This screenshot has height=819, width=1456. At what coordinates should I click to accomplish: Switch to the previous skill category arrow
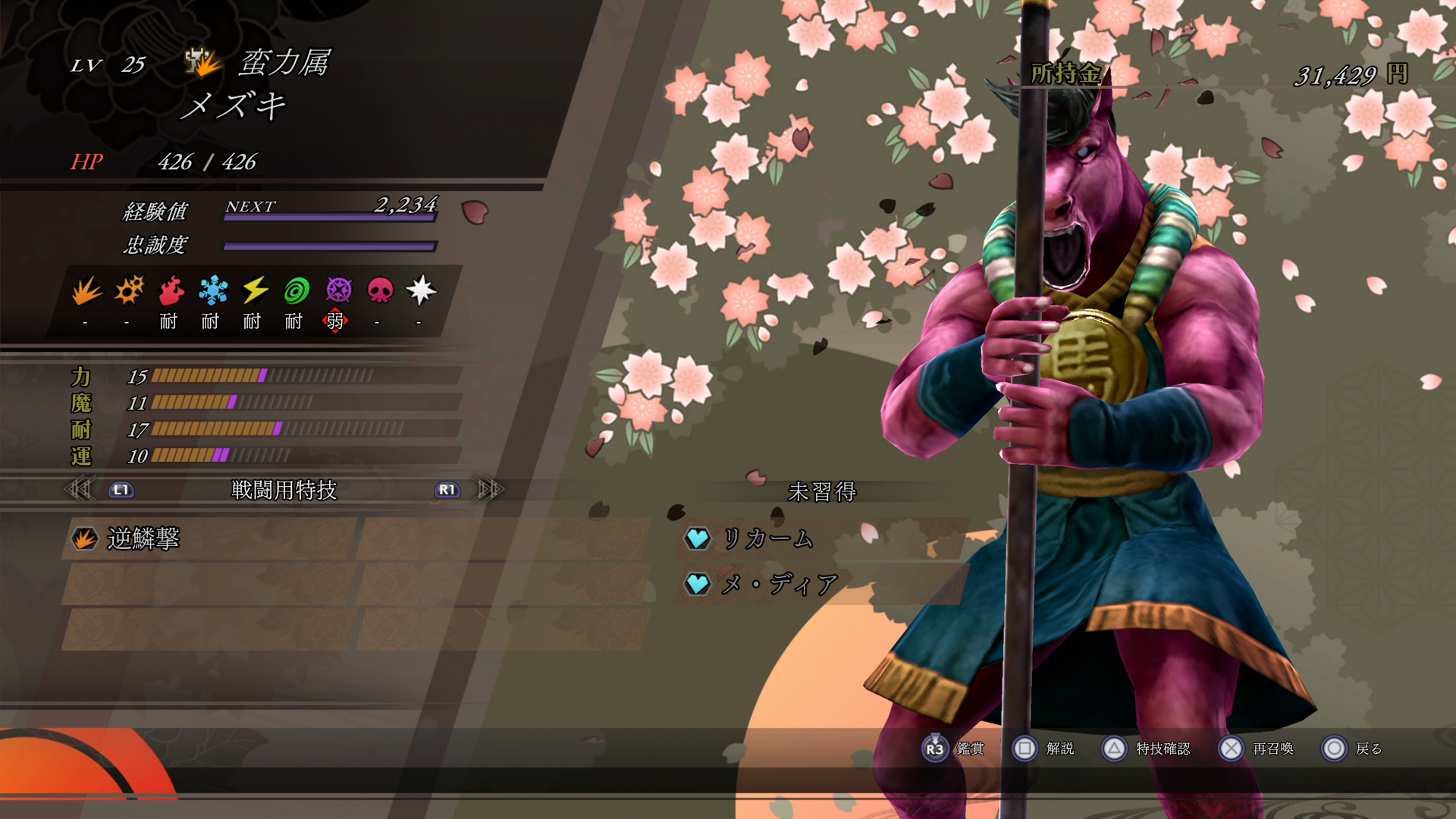(80, 490)
